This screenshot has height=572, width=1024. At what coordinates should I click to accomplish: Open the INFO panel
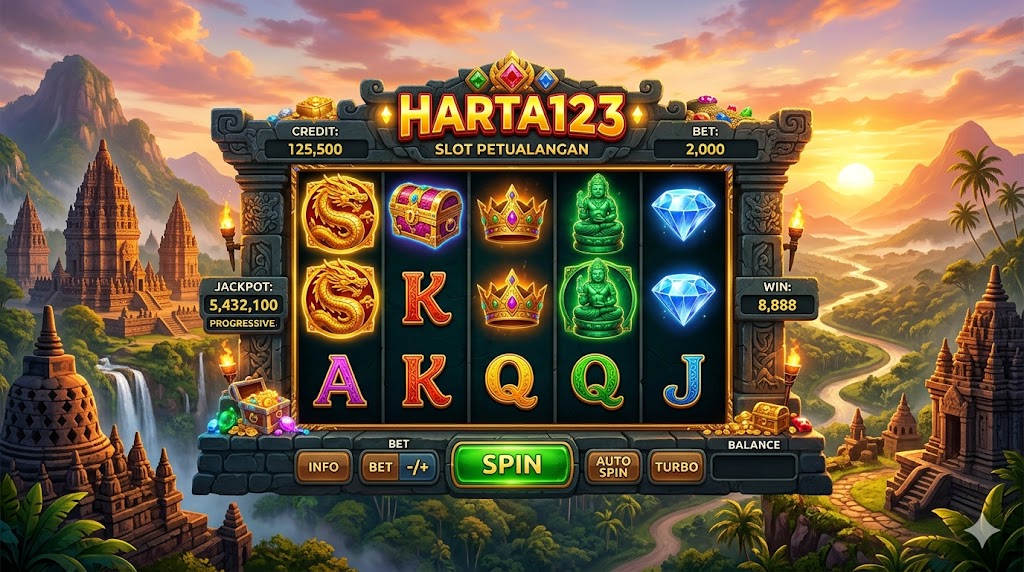(x=323, y=466)
